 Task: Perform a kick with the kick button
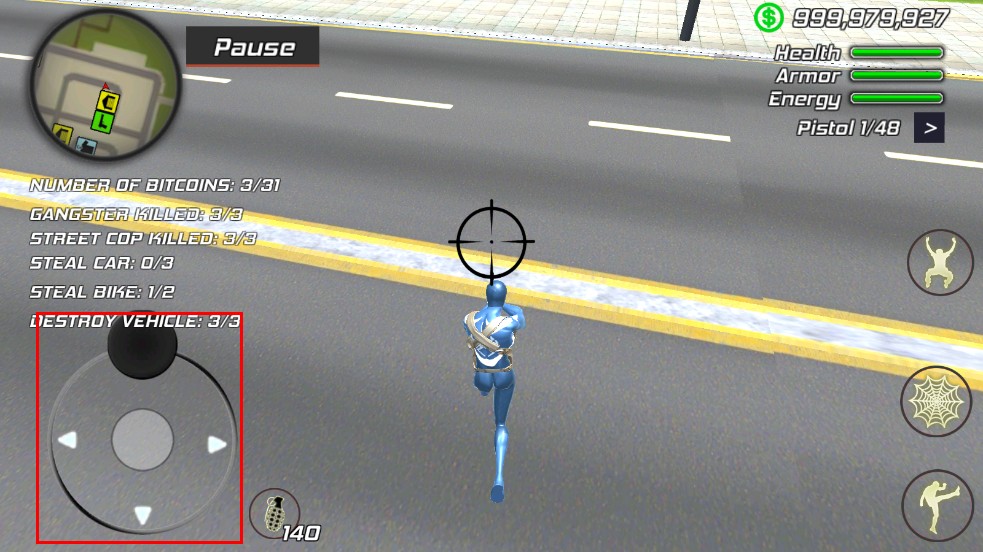937,506
